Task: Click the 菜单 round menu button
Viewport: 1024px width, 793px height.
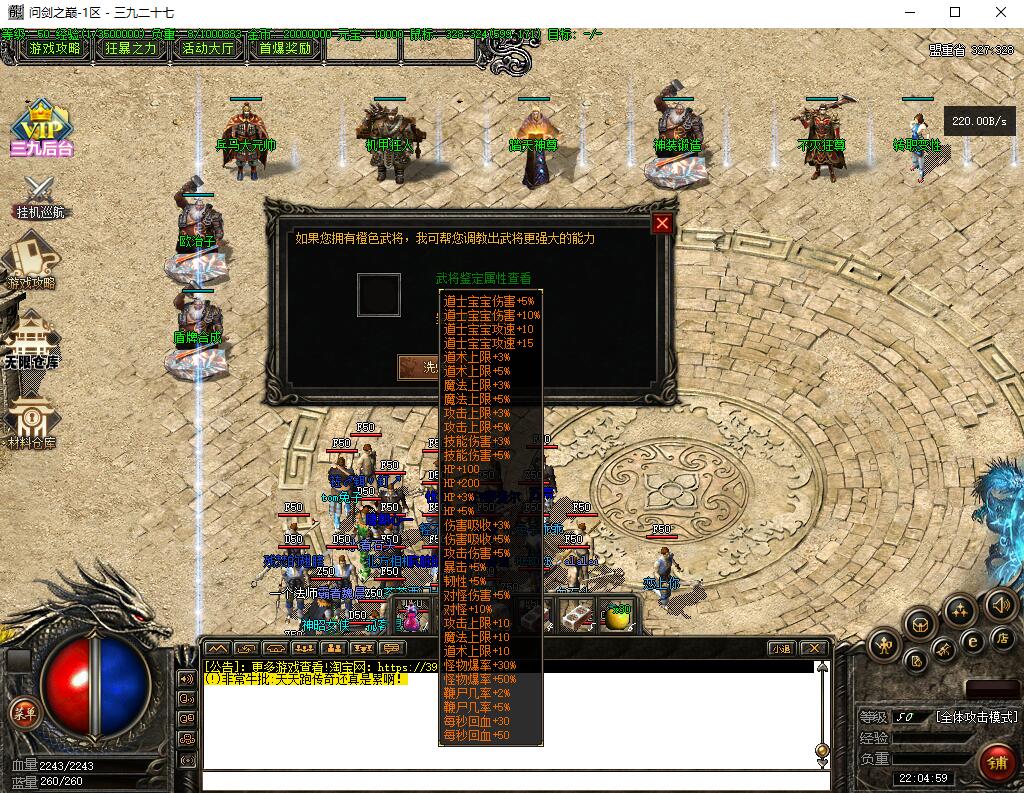Action: [x=22, y=711]
